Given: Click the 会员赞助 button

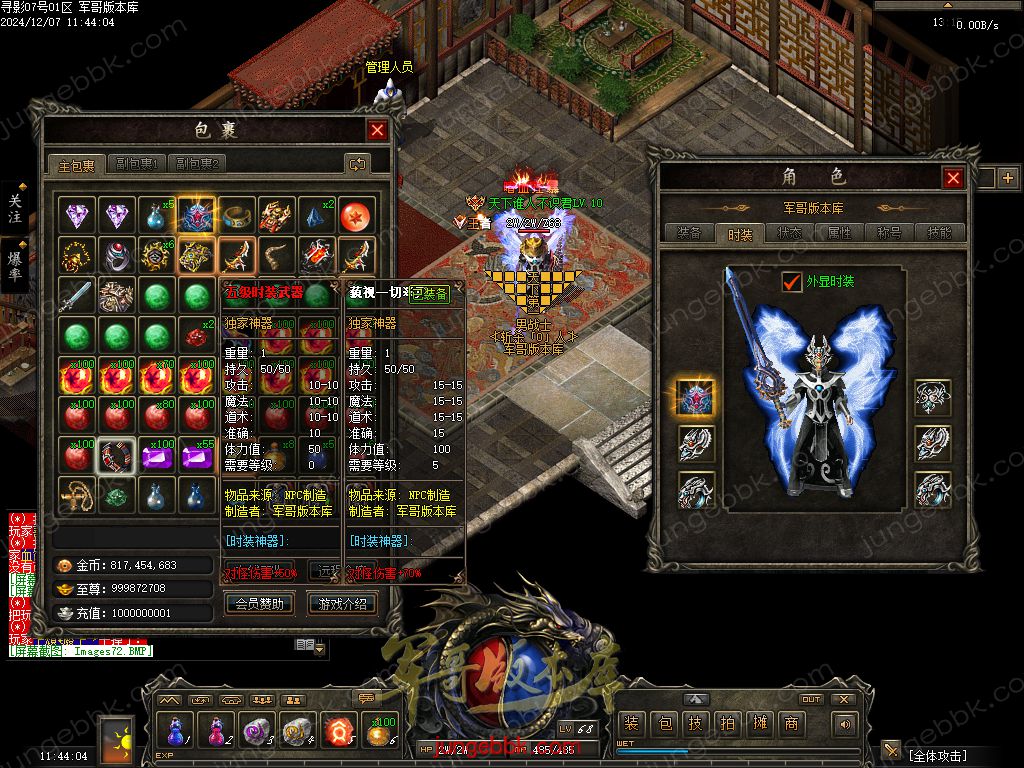Looking at the screenshot, I should [x=259, y=604].
